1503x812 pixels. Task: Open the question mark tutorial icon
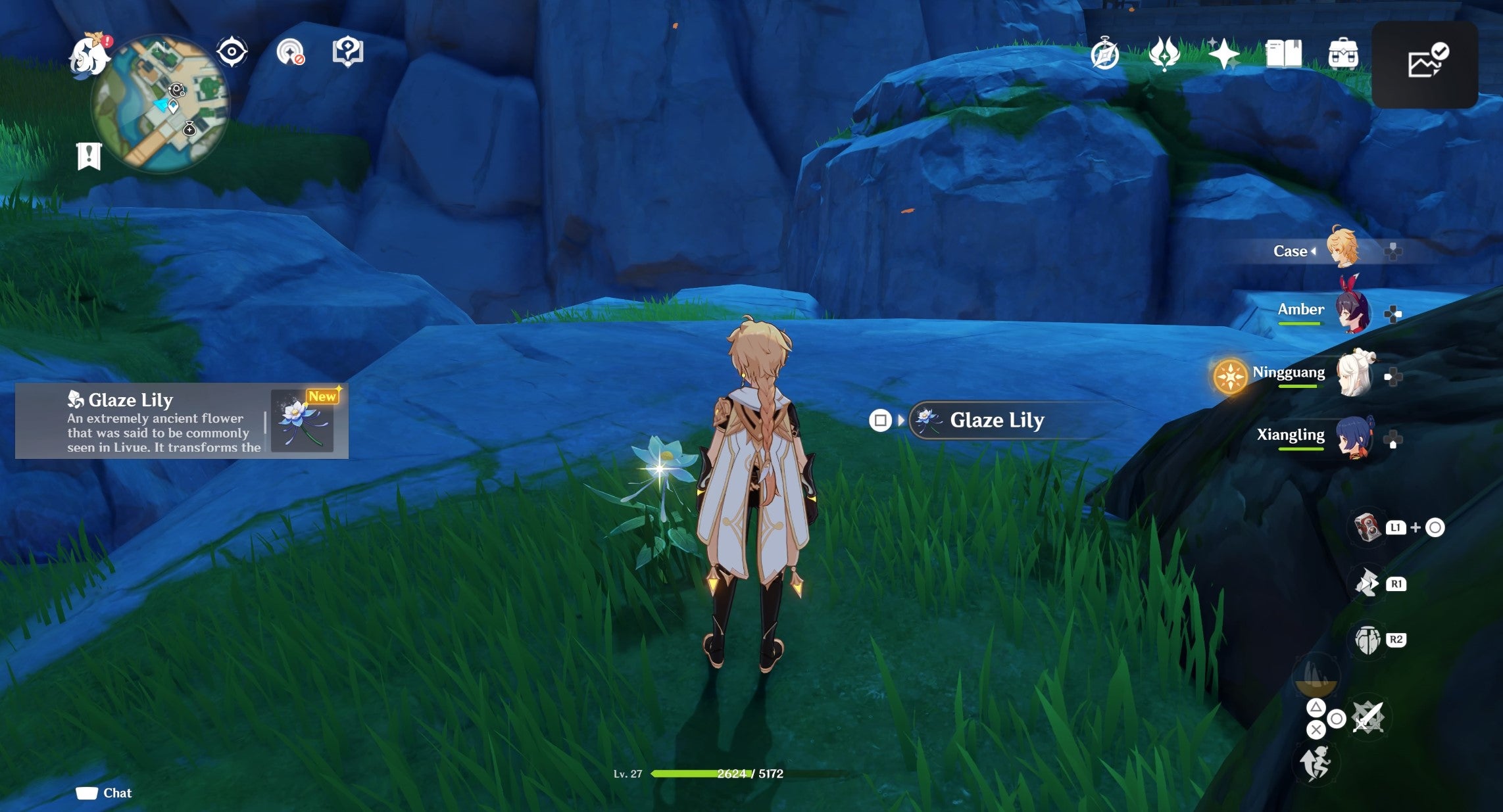347,51
